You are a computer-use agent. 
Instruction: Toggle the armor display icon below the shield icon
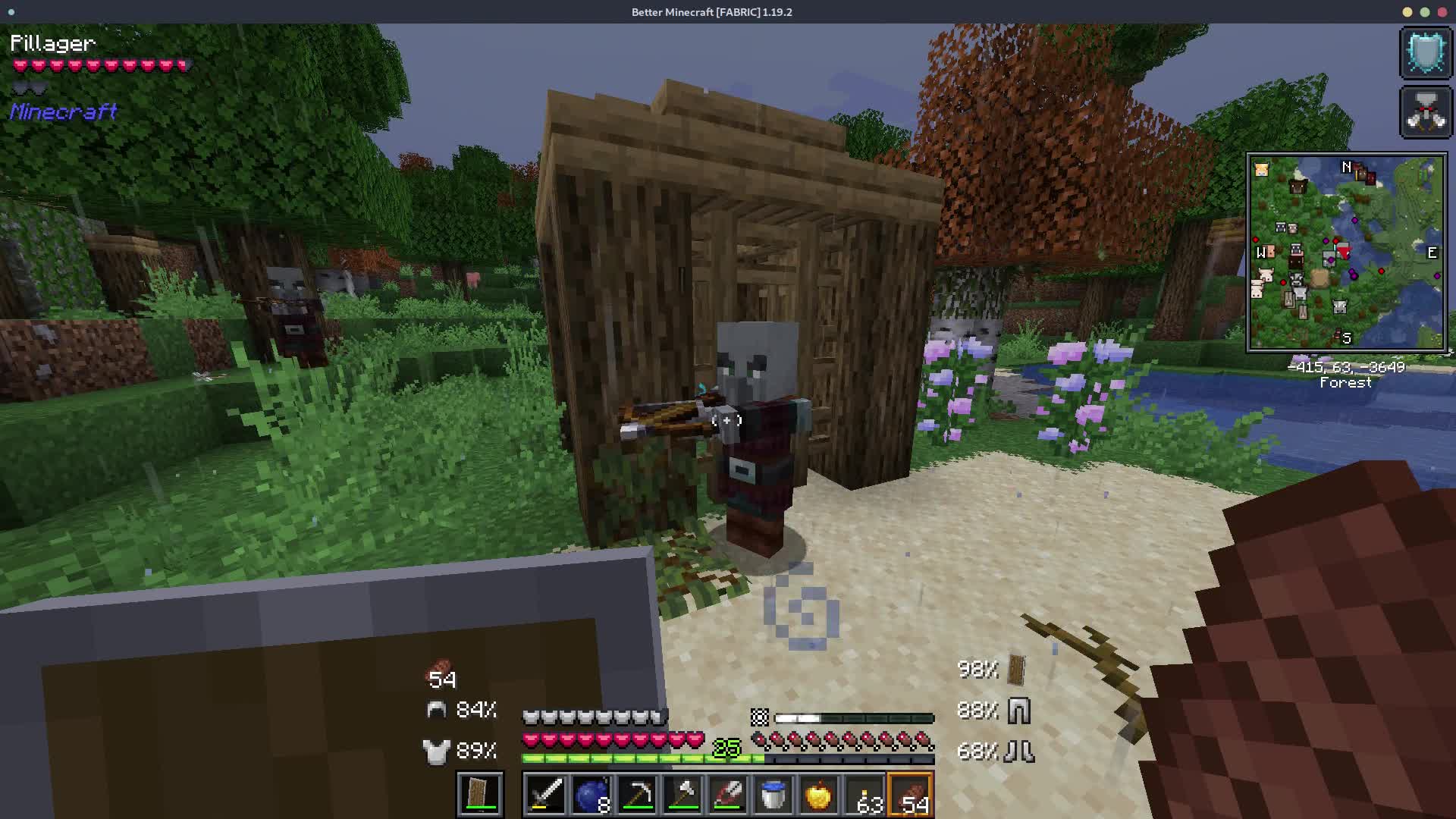[1426, 111]
